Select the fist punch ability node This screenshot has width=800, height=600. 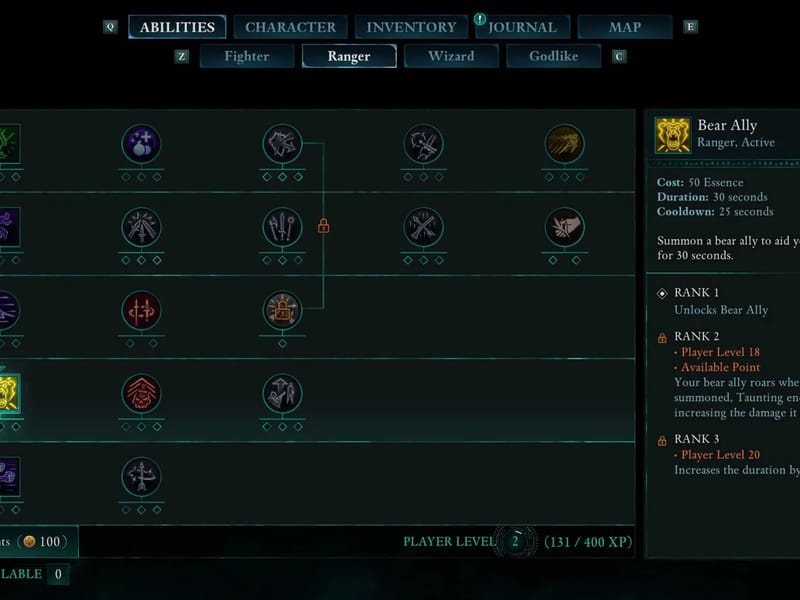[x=565, y=228]
